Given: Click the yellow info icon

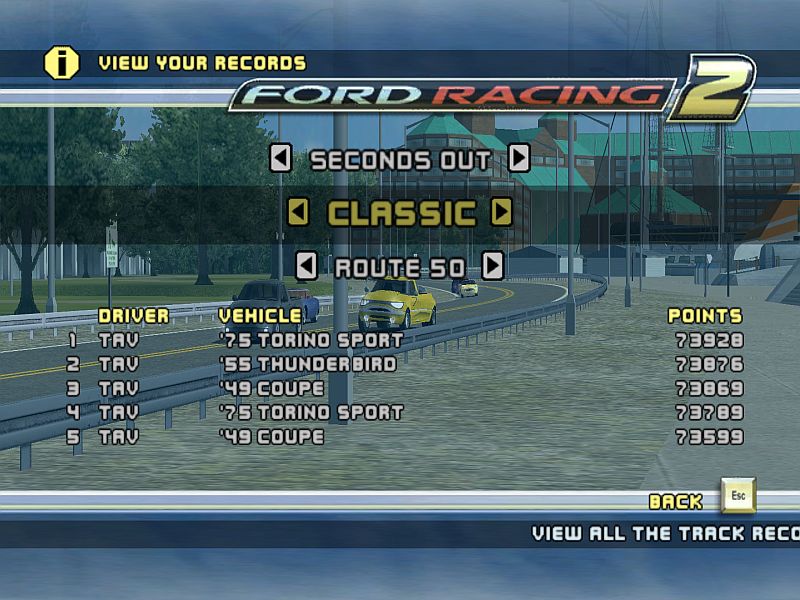Looking at the screenshot, I should click(x=61, y=63).
